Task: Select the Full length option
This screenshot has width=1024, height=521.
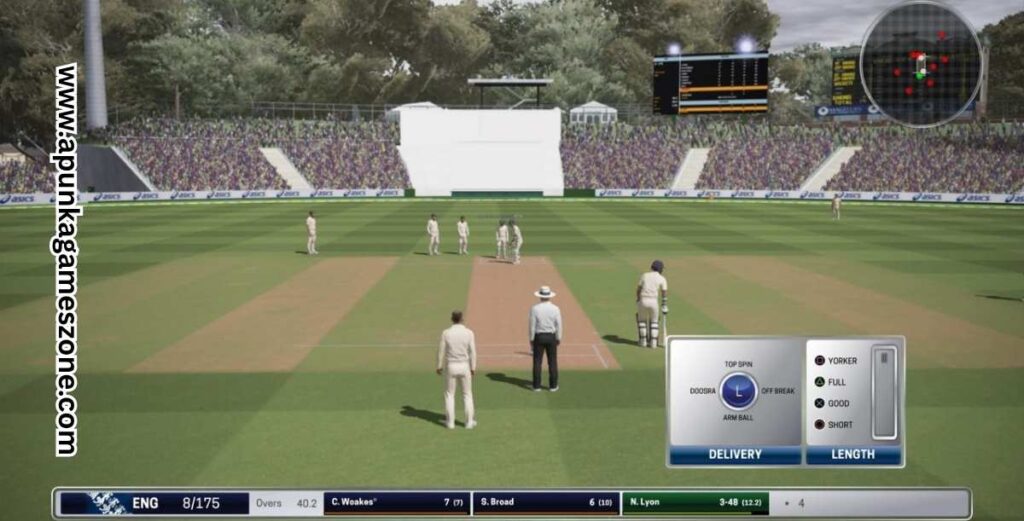Action: [x=832, y=382]
